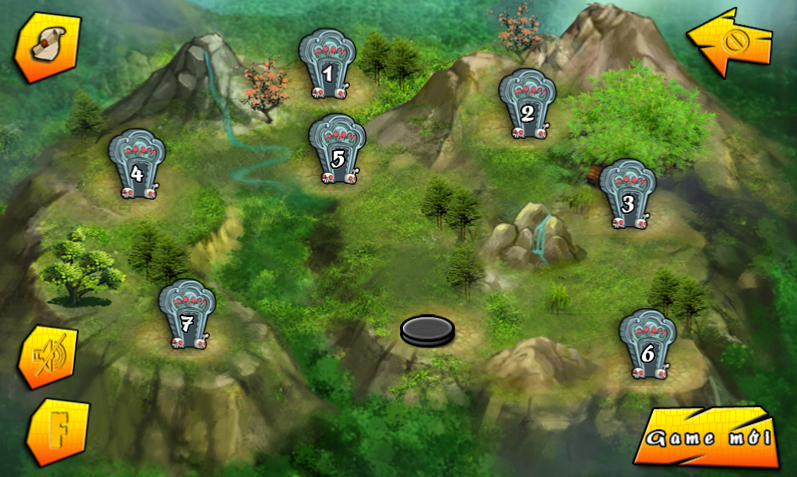Image resolution: width=797 pixels, height=477 pixels.
Task: Choose the level 2 stone marker
Action: pyautogui.click(x=527, y=104)
